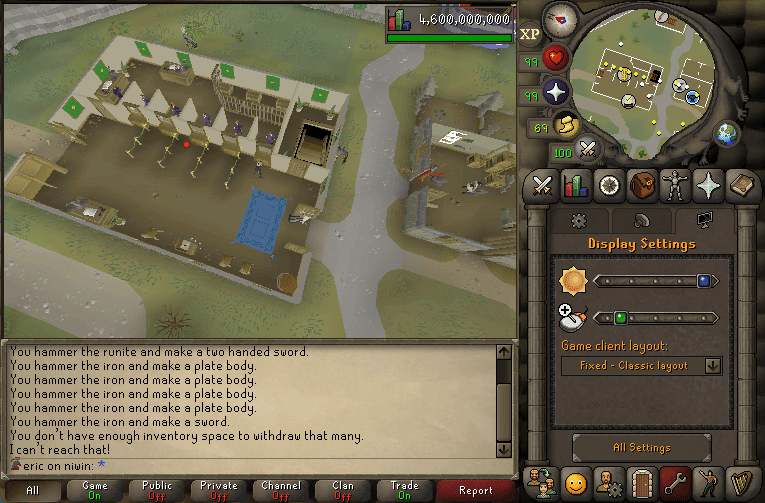This screenshot has height=503, width=765.
Task: Open the Game client layout dropdown
Action: tap(641, 366)
